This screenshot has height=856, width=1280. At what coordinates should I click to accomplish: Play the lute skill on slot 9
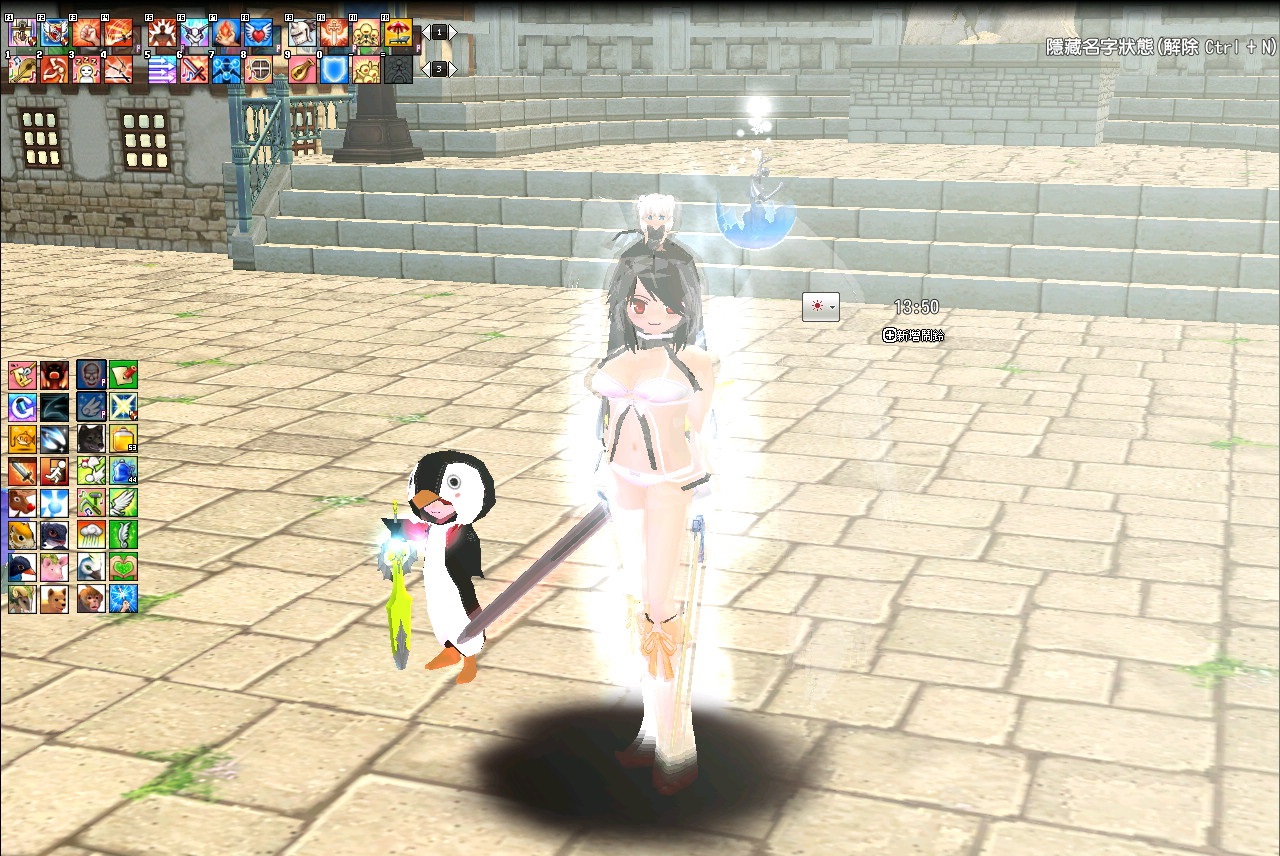[x=302, y=69]
